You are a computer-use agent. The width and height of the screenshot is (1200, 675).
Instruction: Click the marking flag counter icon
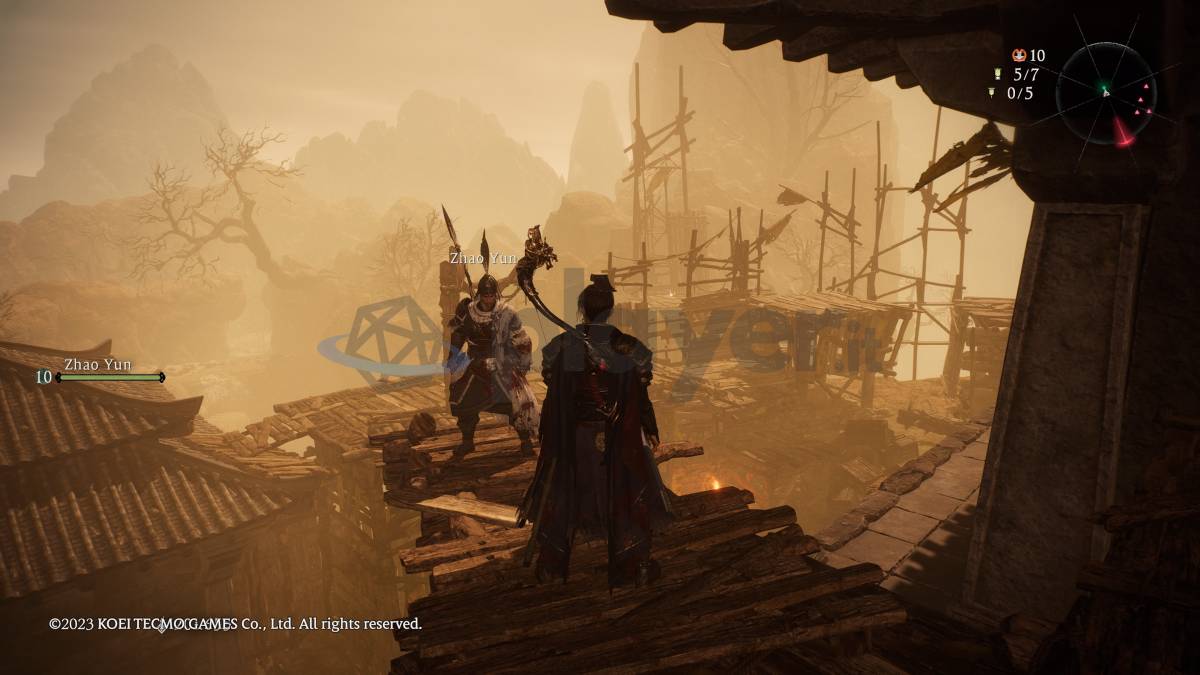(x=992, y=93)
